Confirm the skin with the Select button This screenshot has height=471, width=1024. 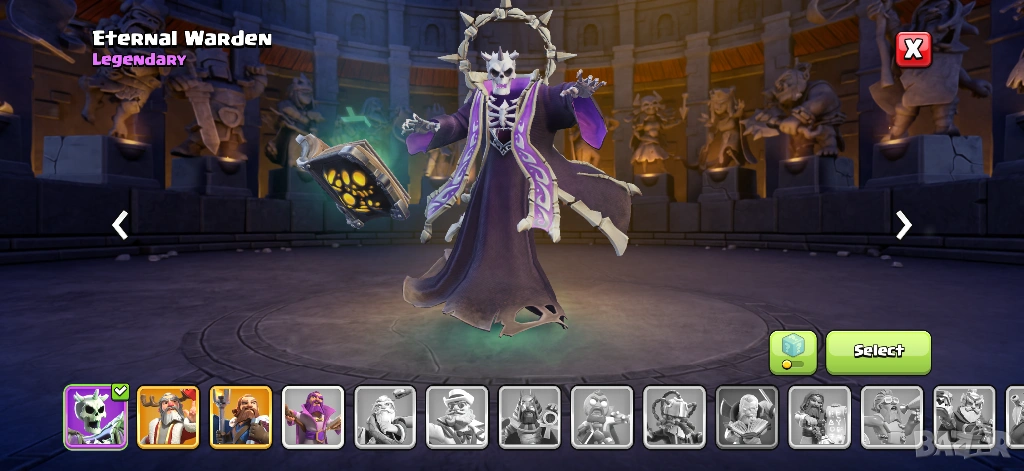tap(878, 351)
